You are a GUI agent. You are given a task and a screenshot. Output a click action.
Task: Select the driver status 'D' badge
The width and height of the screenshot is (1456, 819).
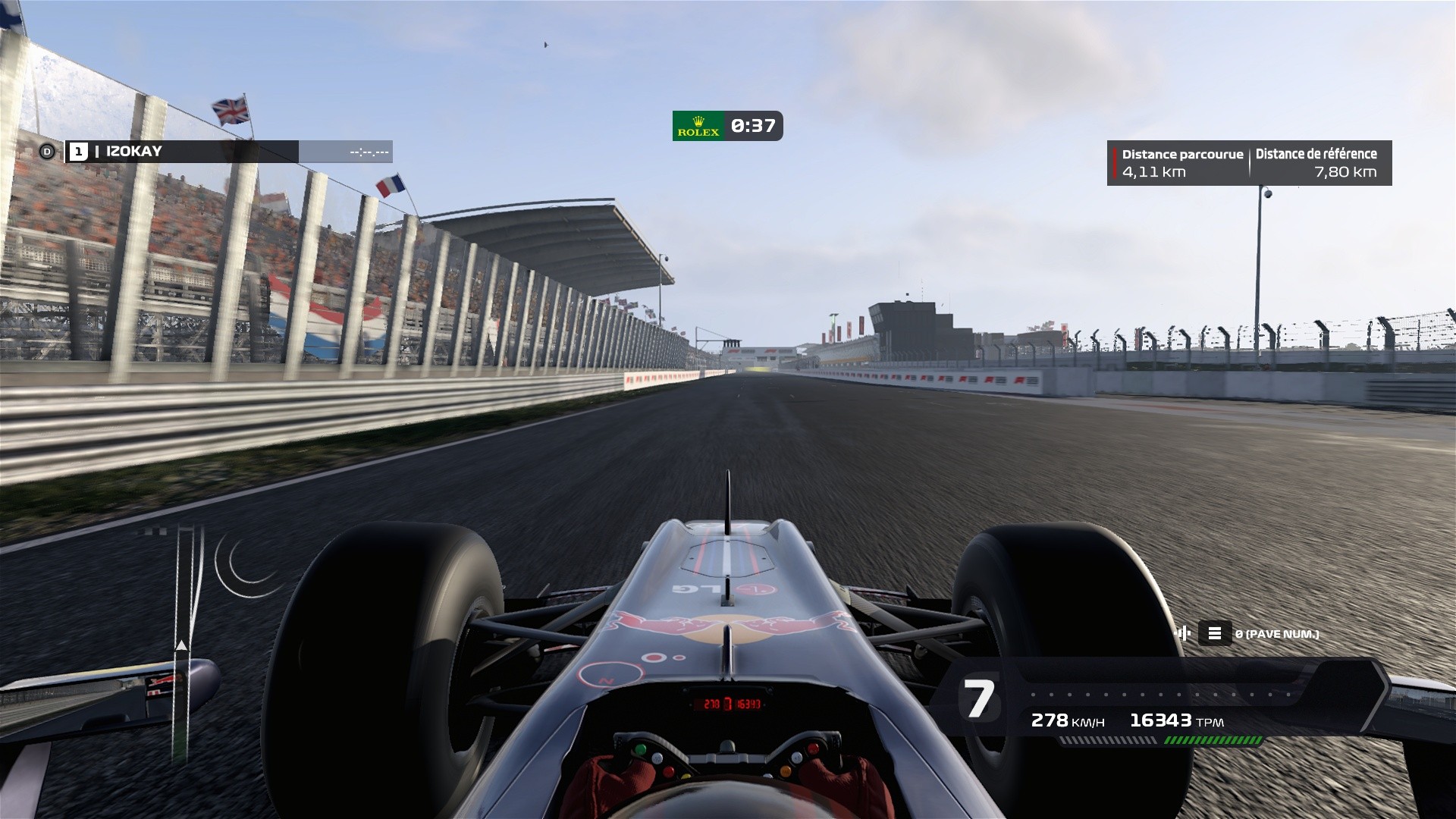pyautogui.click(x=48, y=152)
